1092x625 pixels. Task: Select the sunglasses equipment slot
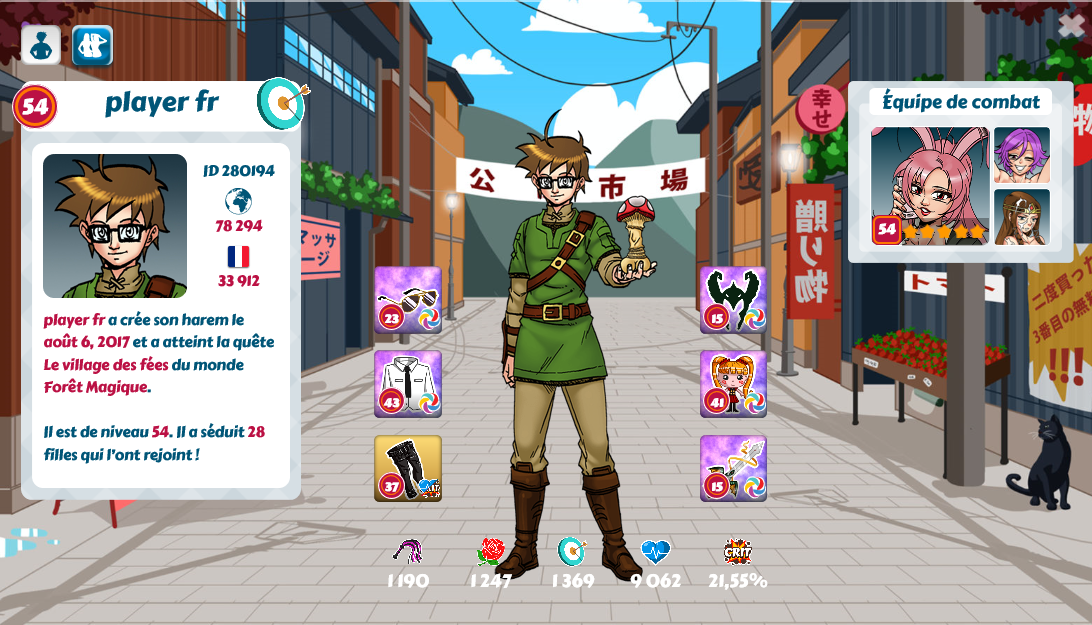pyautogui.click(x=408, y=299)
